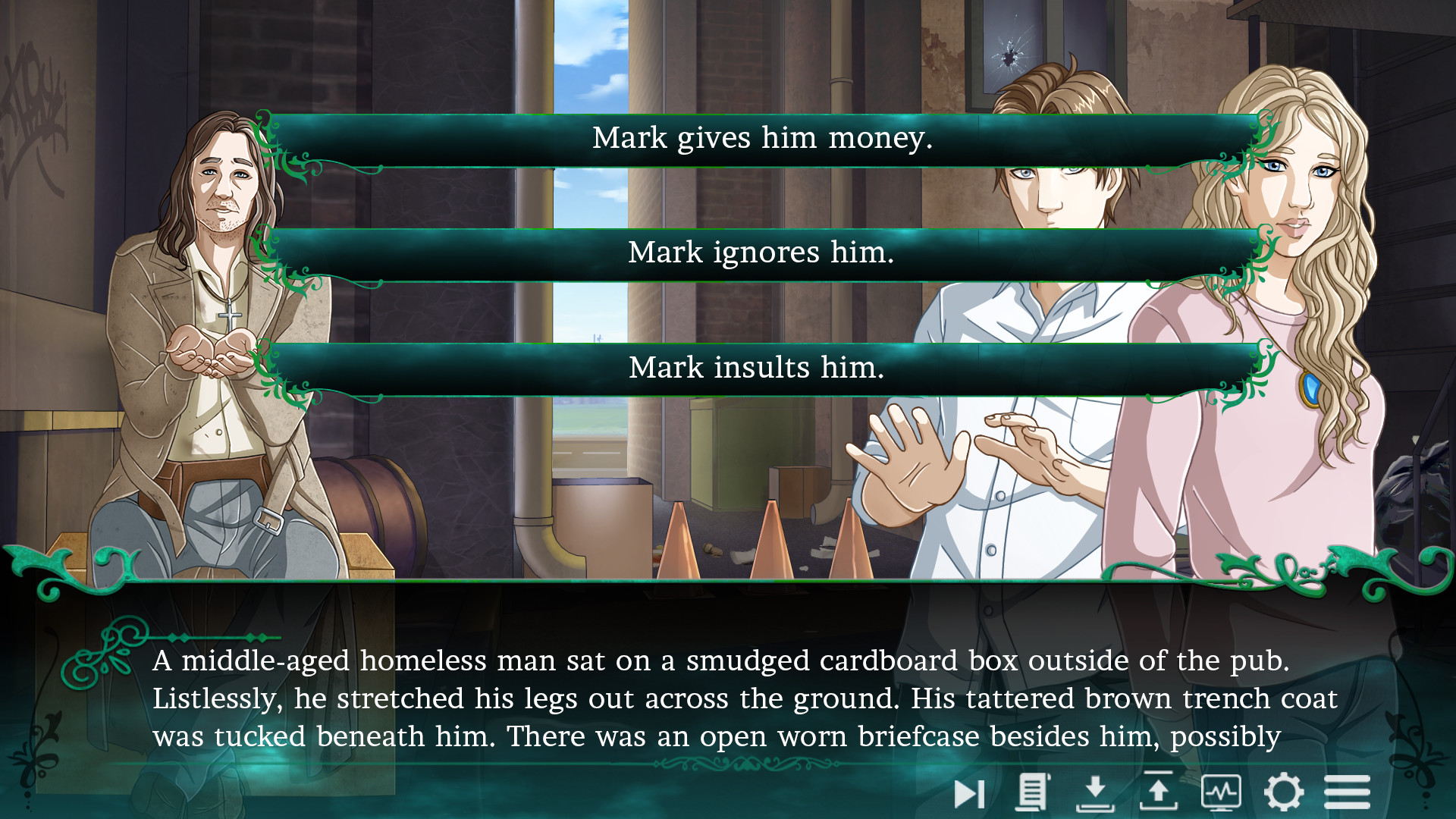
Task: Click the skip-forward arrow icon
Action: 968,793
